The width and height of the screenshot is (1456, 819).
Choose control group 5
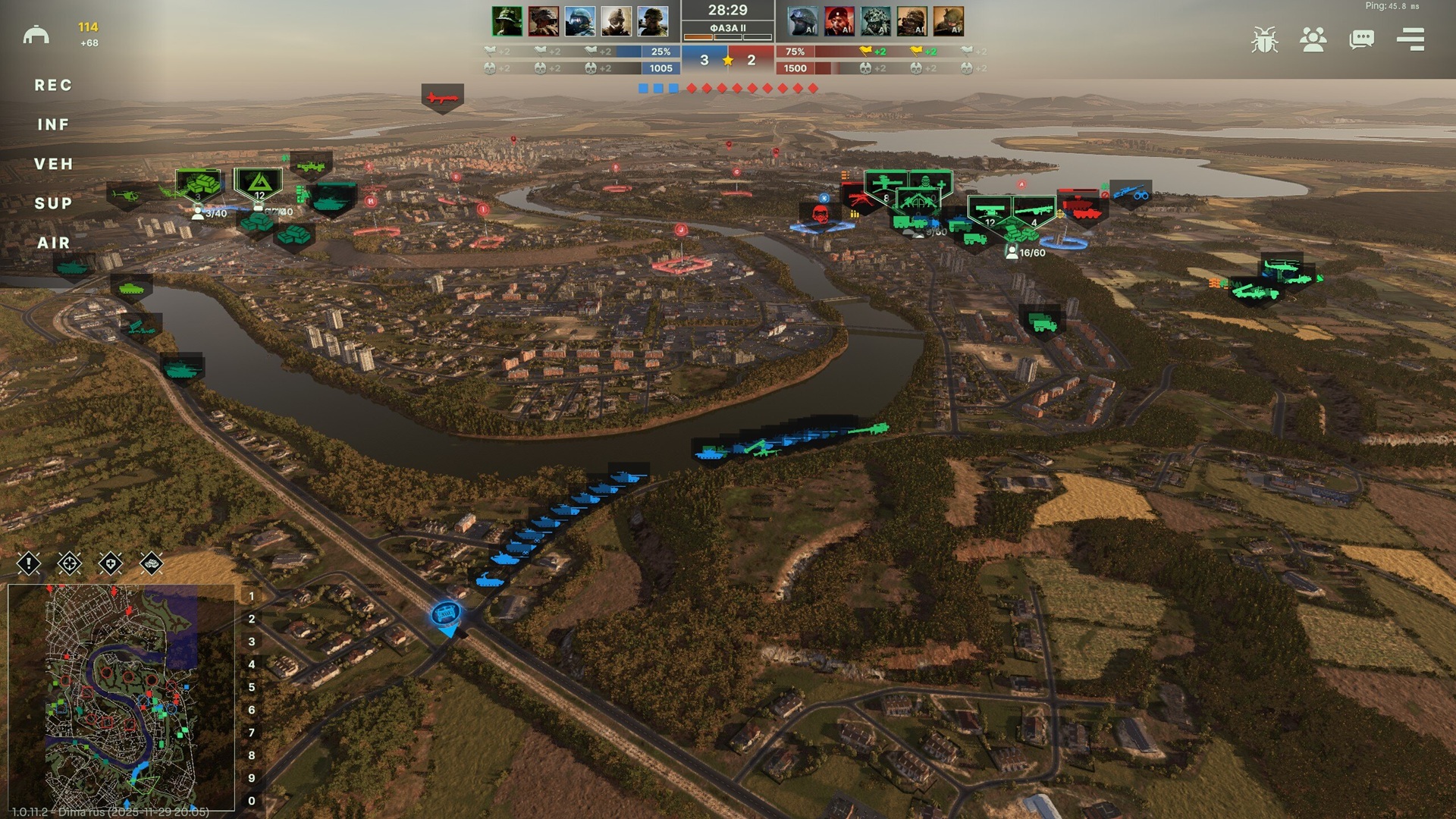(x=252, y=688)
